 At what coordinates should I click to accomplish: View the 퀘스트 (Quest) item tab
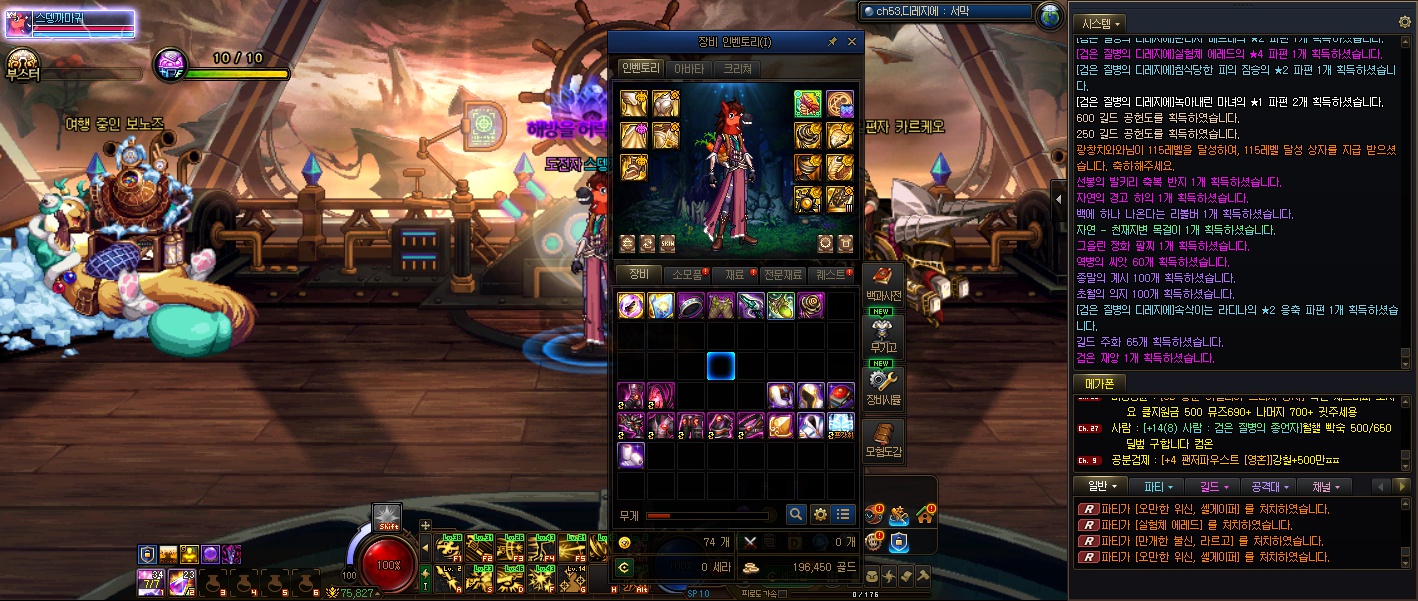click(x=832, y=274)
